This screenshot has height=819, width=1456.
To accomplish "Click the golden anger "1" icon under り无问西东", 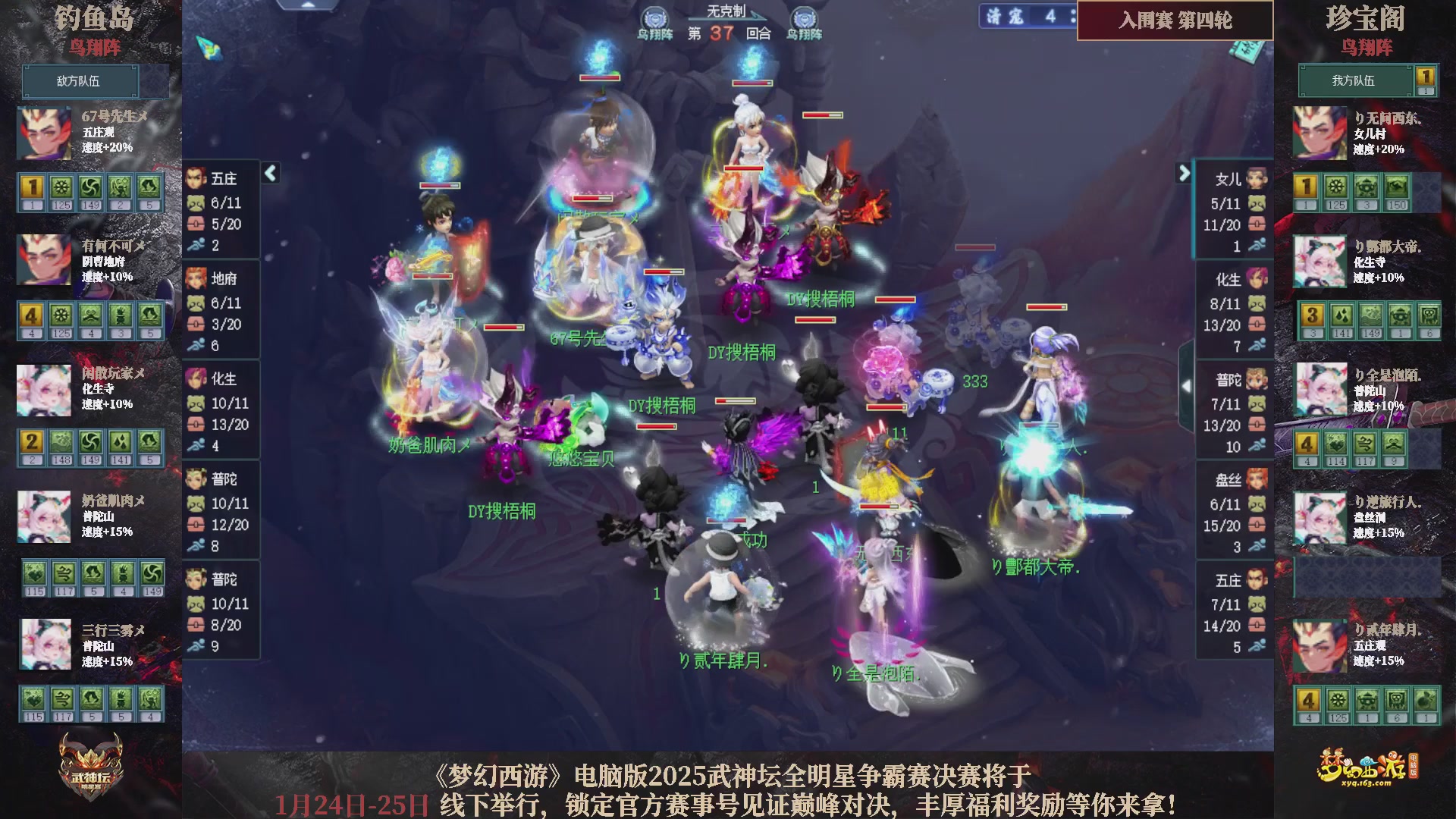I will click(1304, 184).
